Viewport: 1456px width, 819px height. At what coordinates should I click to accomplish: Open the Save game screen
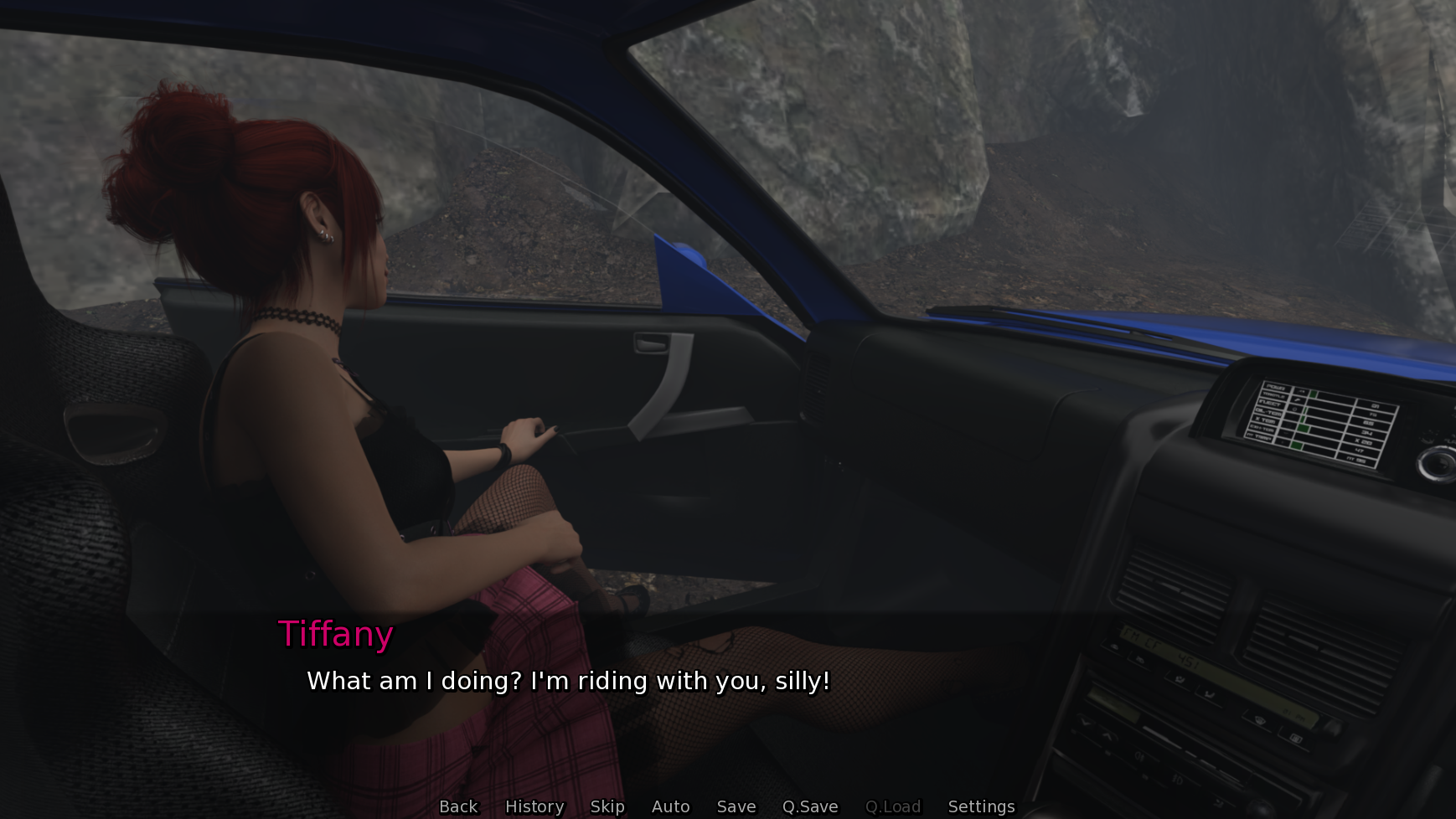click(736, 806)
